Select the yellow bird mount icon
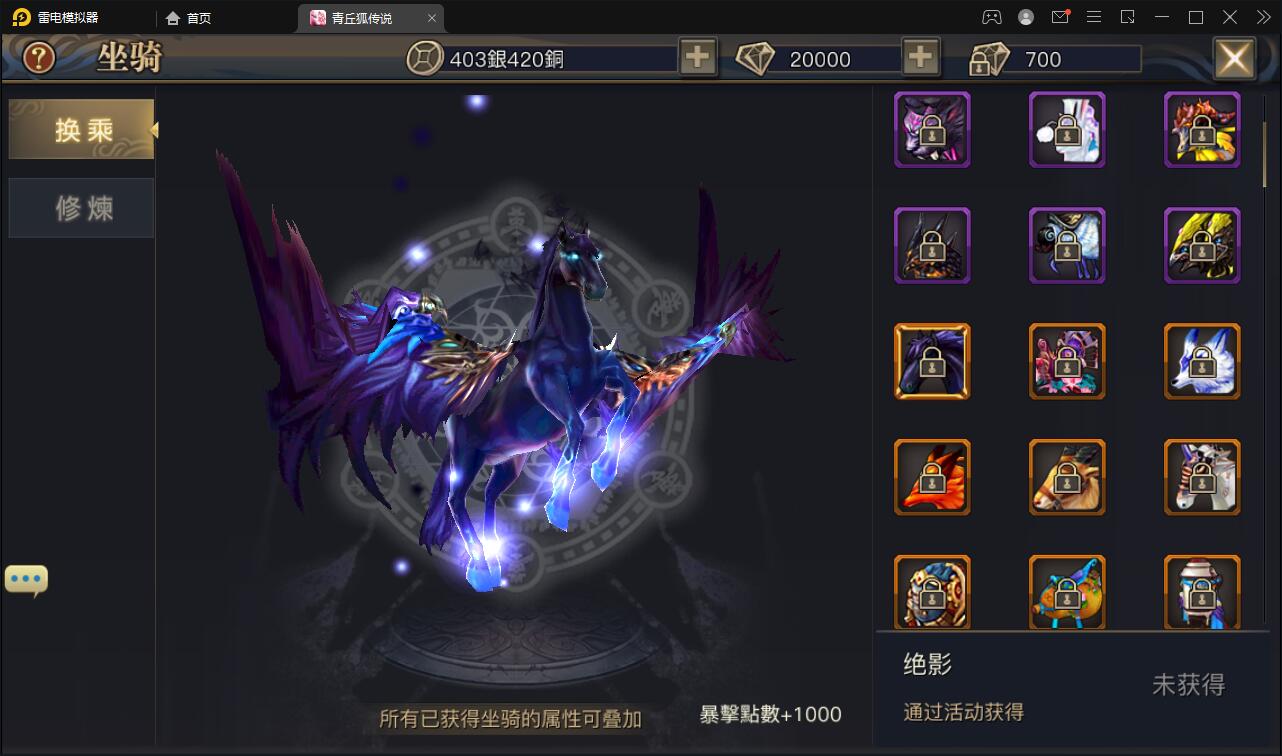The width and height of the screenshot is (1282, 756). [x=1202, y=245]
